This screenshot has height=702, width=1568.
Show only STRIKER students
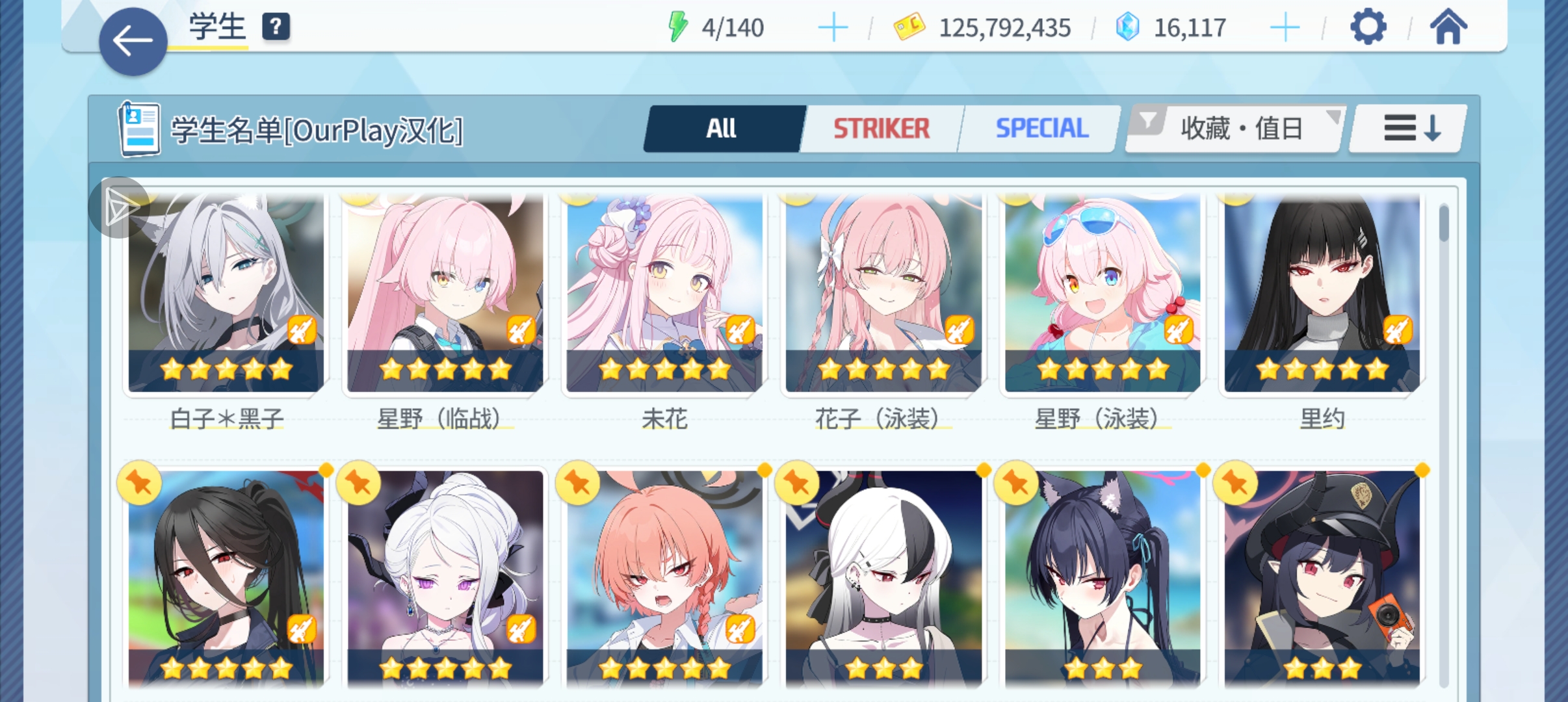(882, 129)
